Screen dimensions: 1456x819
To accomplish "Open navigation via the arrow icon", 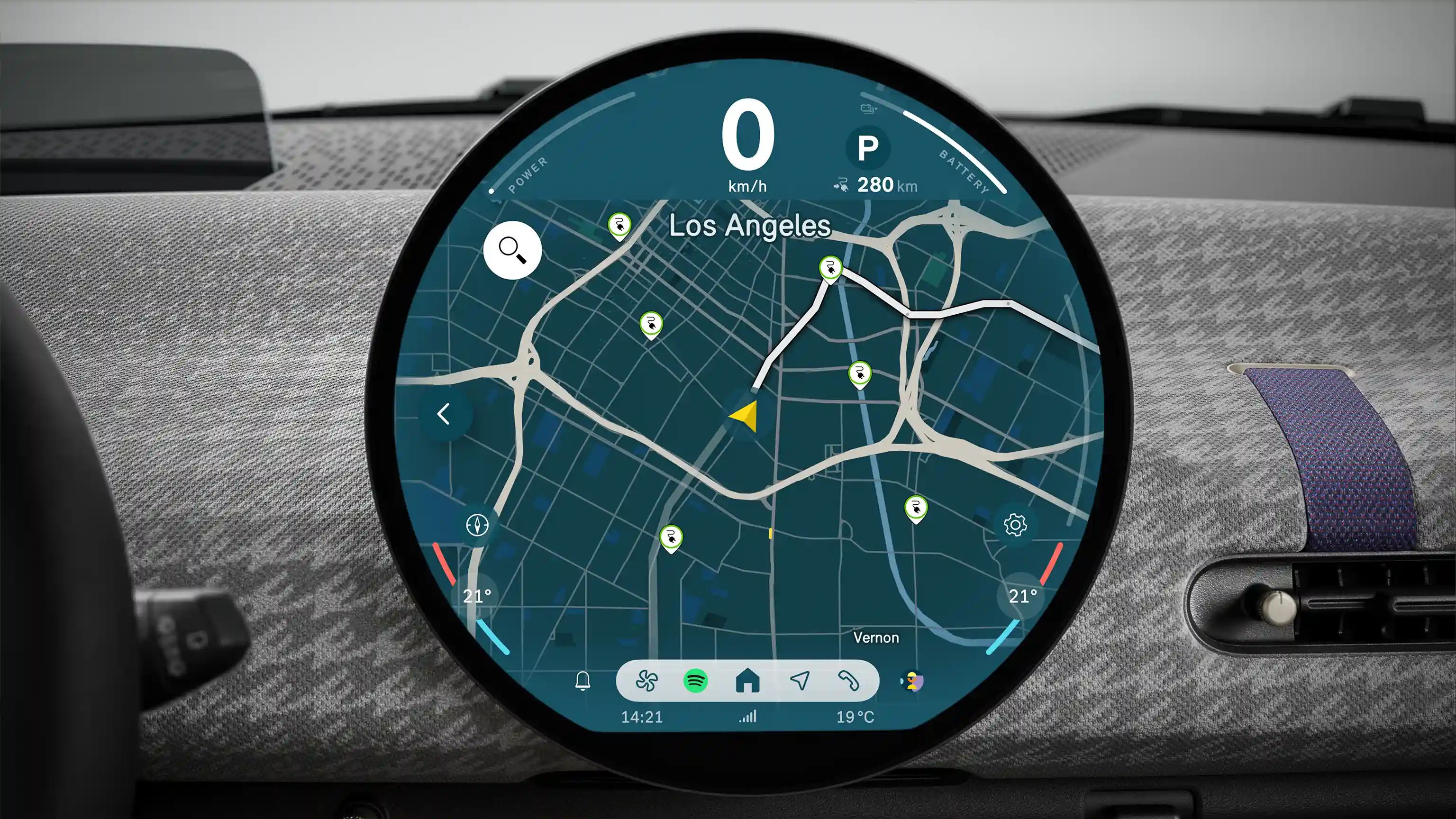I will (801, 682).
